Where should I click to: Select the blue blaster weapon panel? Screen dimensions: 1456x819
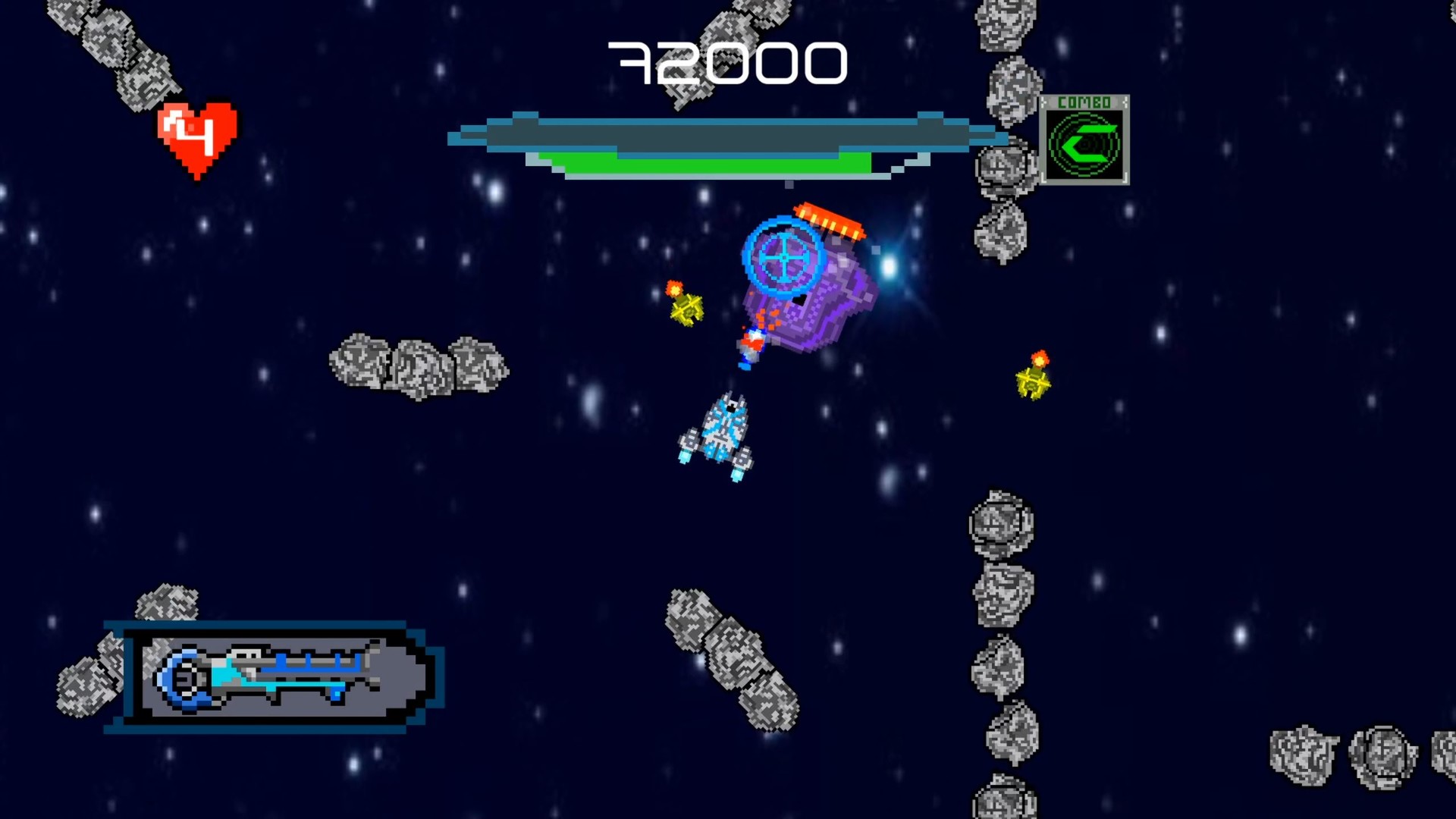click(x=275, y=676)
